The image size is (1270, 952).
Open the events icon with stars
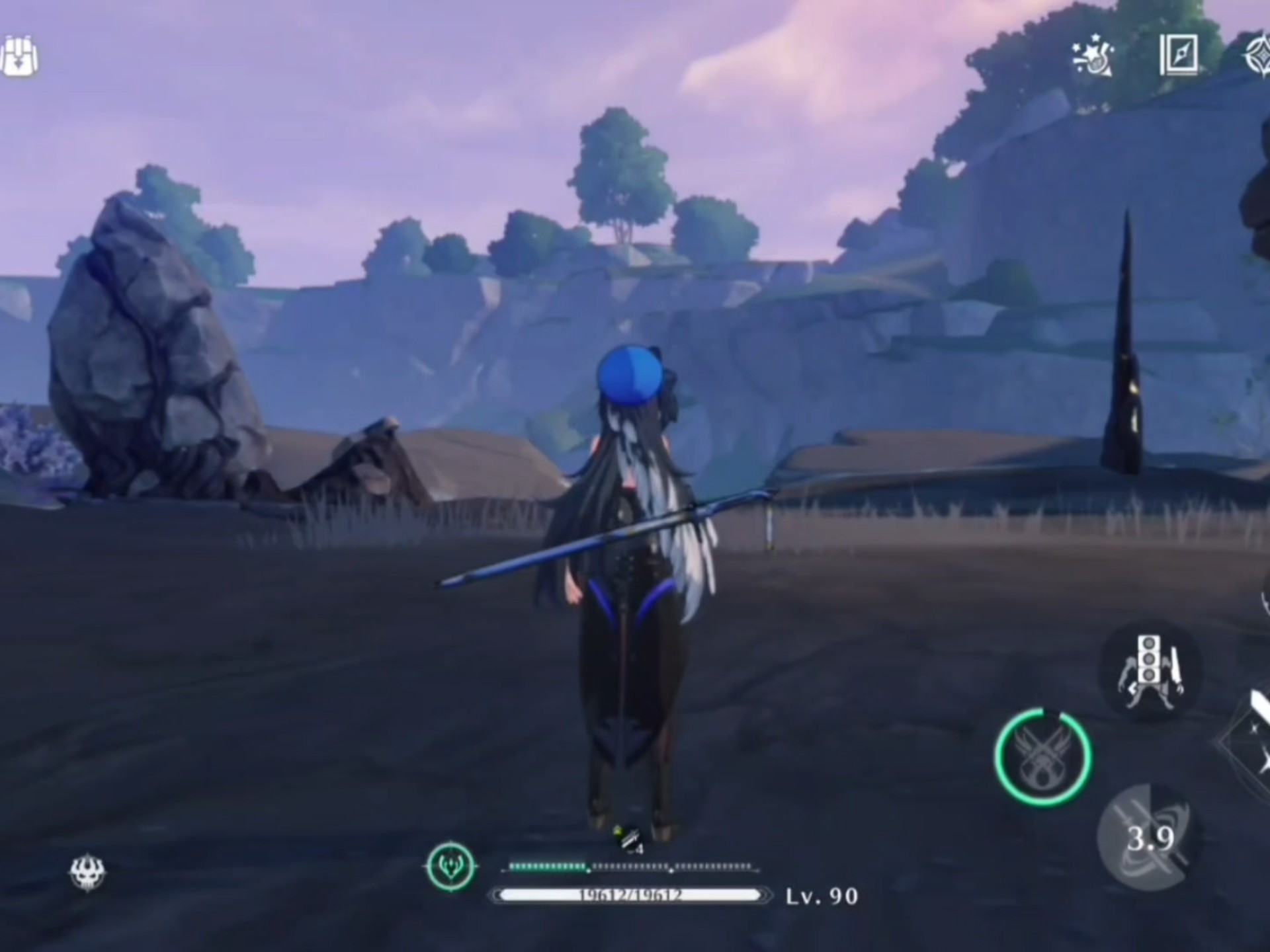pos(1092,56)
